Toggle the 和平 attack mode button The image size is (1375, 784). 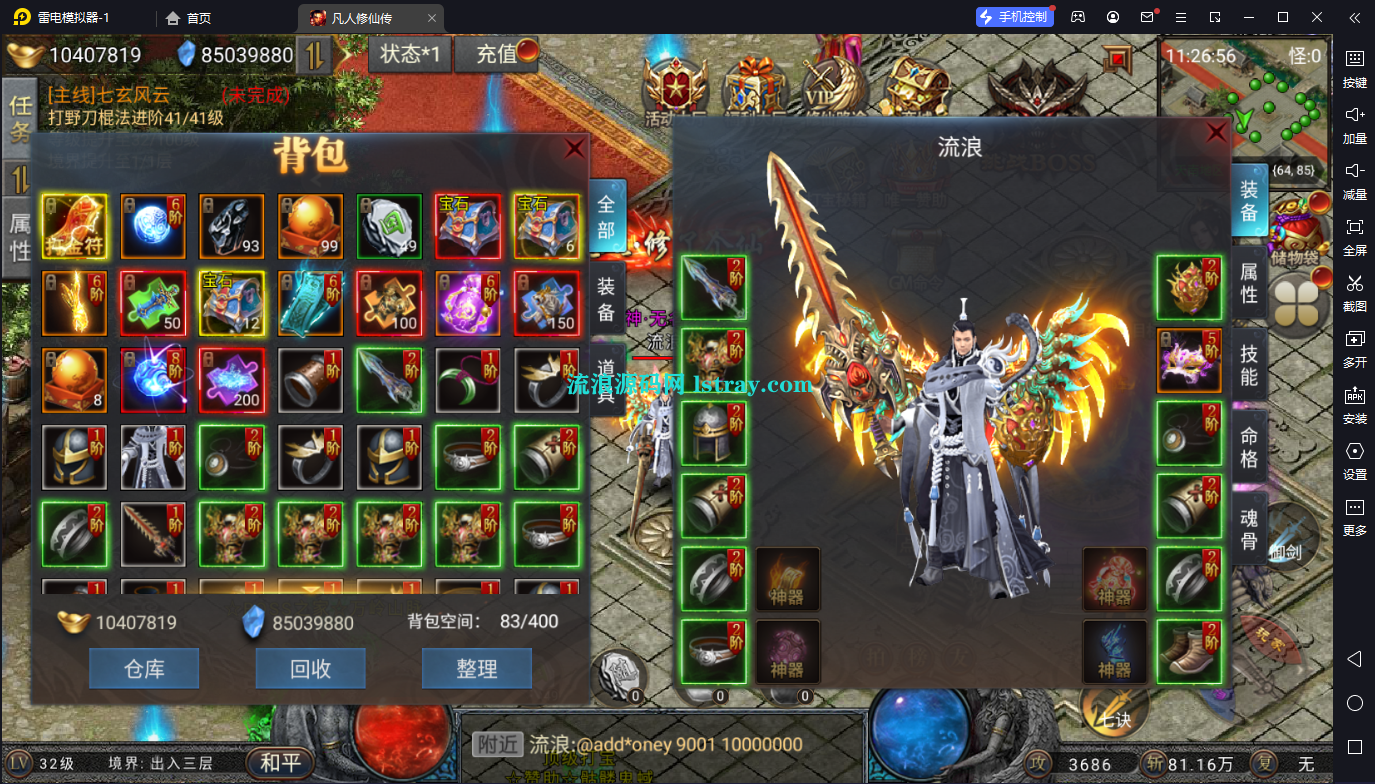coord(280,763)
